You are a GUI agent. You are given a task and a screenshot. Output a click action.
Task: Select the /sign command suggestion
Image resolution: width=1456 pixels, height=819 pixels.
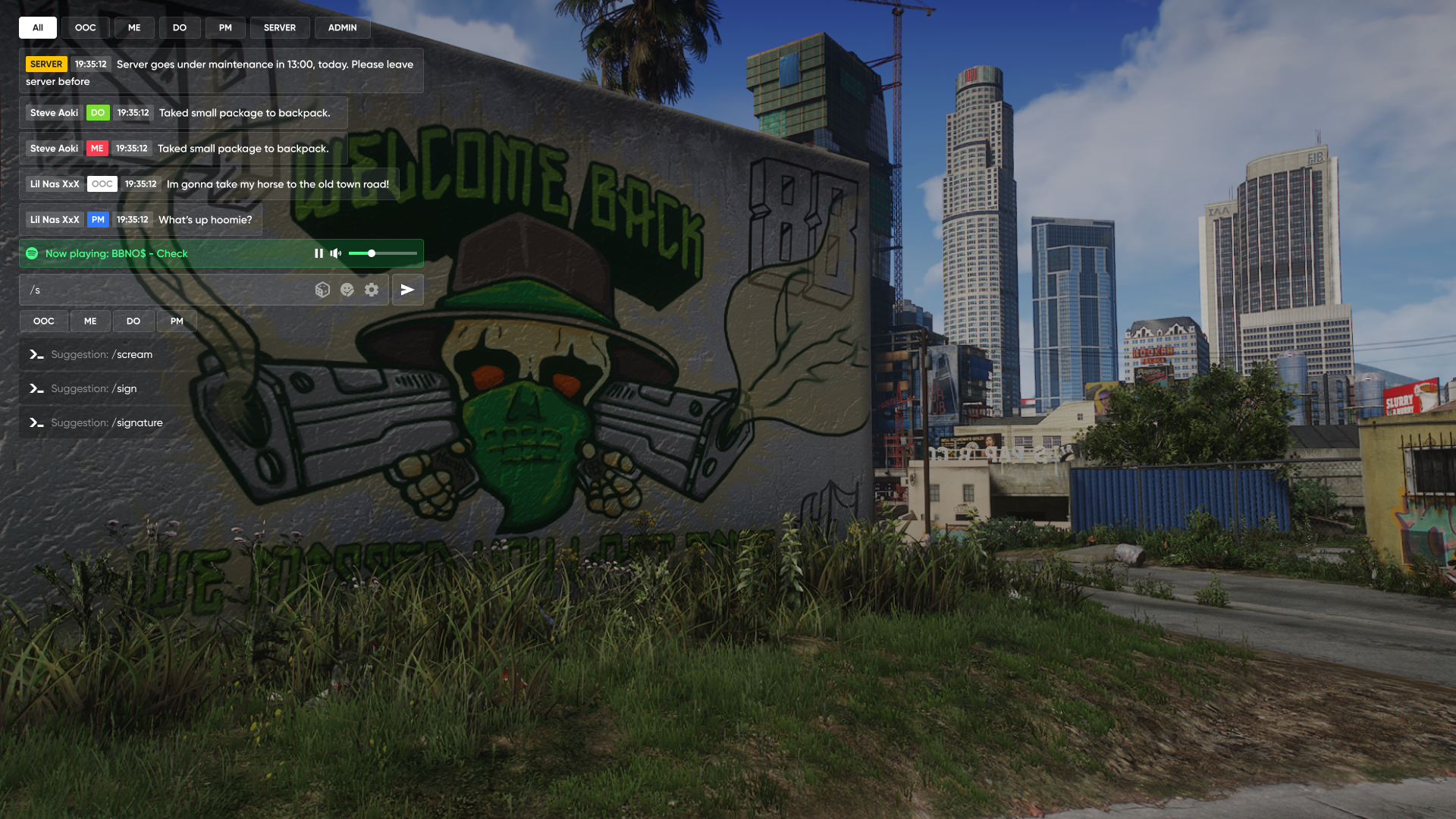94,389
